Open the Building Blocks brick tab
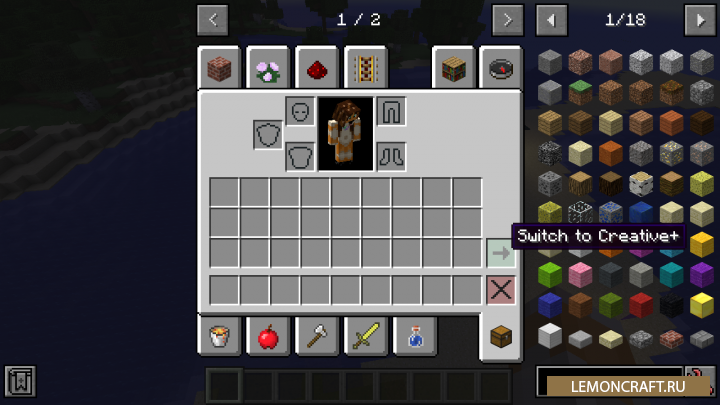The height and width of the screenshot is (405, 720). pyautogui.click(x=219, y=69)
